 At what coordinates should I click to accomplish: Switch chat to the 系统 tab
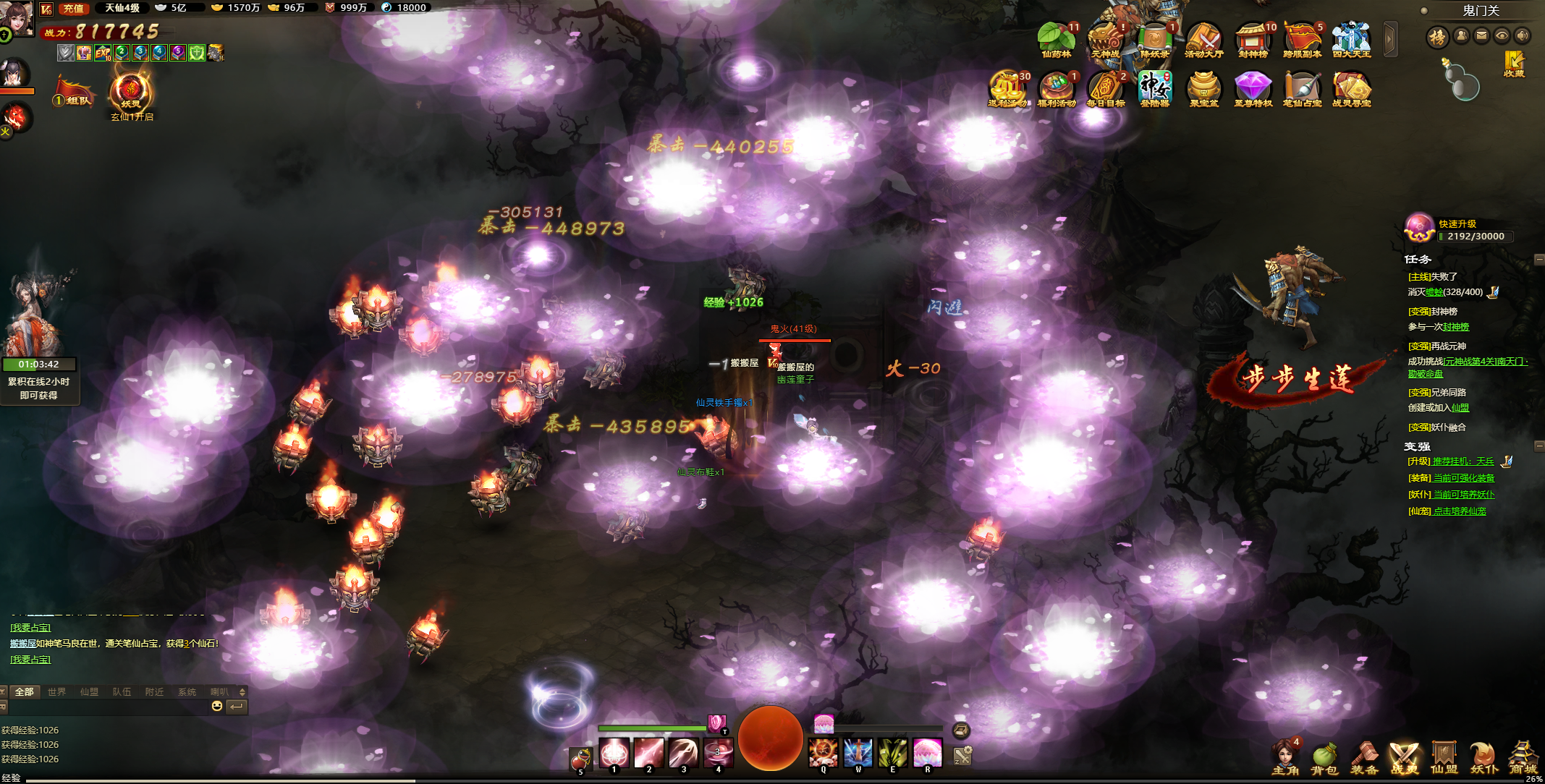point(187,692)
